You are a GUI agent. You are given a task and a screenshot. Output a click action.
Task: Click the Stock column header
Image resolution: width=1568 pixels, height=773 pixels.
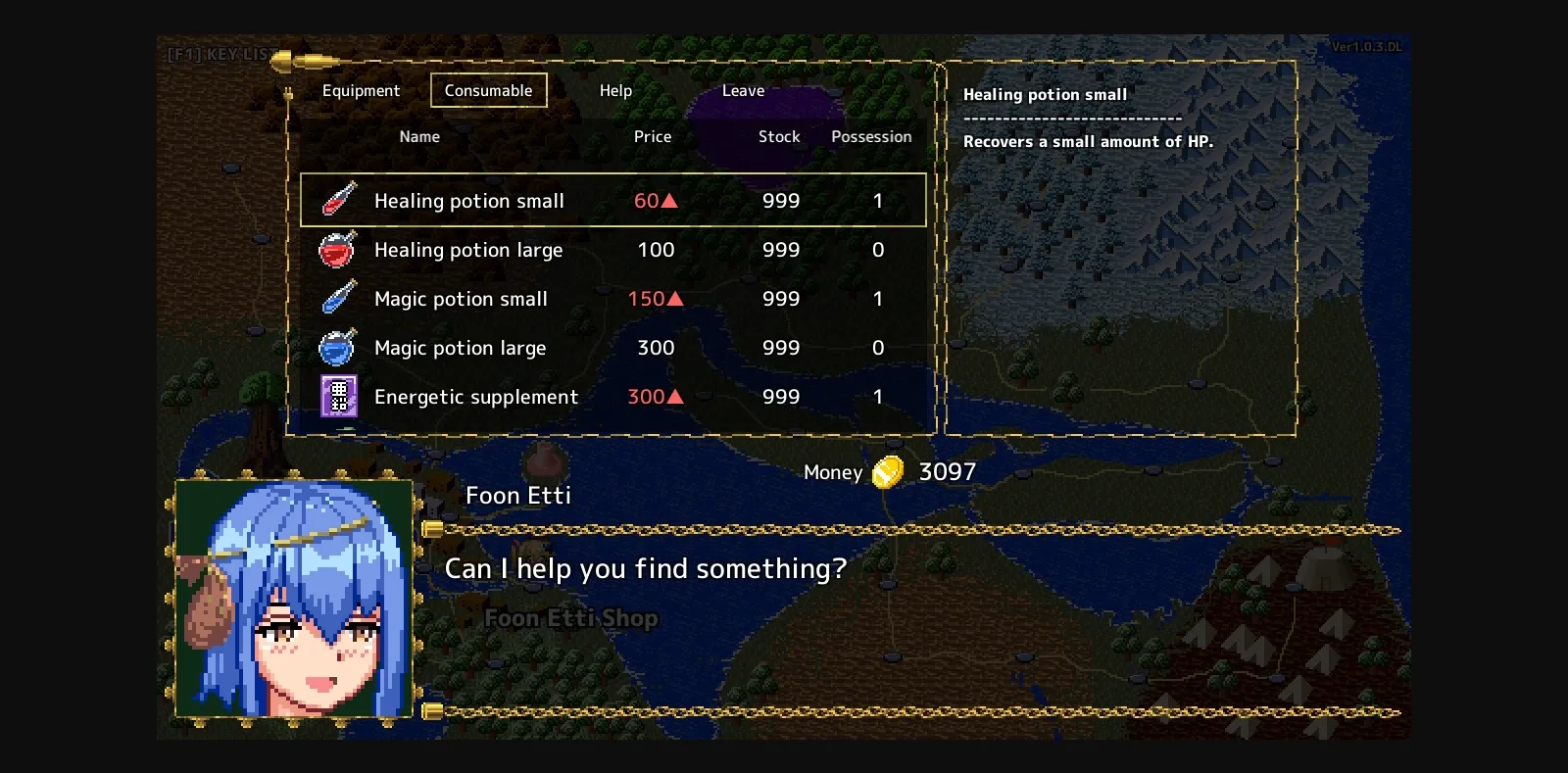click(x=778, y=136)
